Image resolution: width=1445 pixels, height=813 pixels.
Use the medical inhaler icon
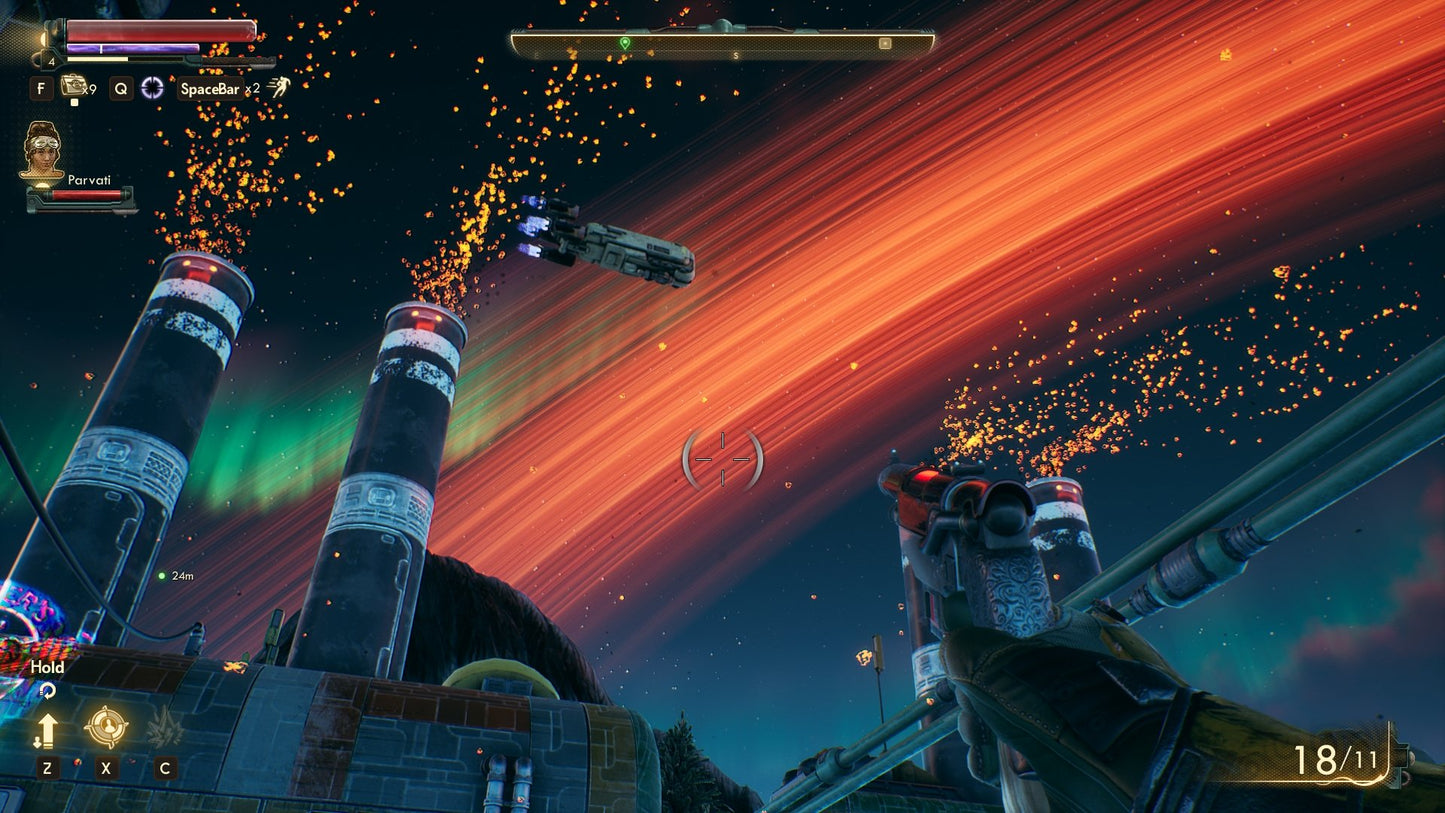(x=72, y=86)
